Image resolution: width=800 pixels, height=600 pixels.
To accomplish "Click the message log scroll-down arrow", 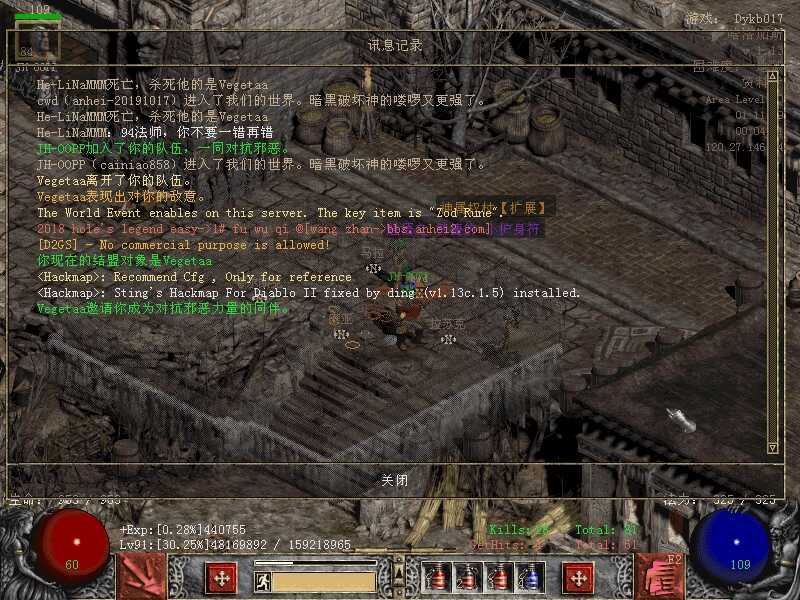I will tap(772, 447).
